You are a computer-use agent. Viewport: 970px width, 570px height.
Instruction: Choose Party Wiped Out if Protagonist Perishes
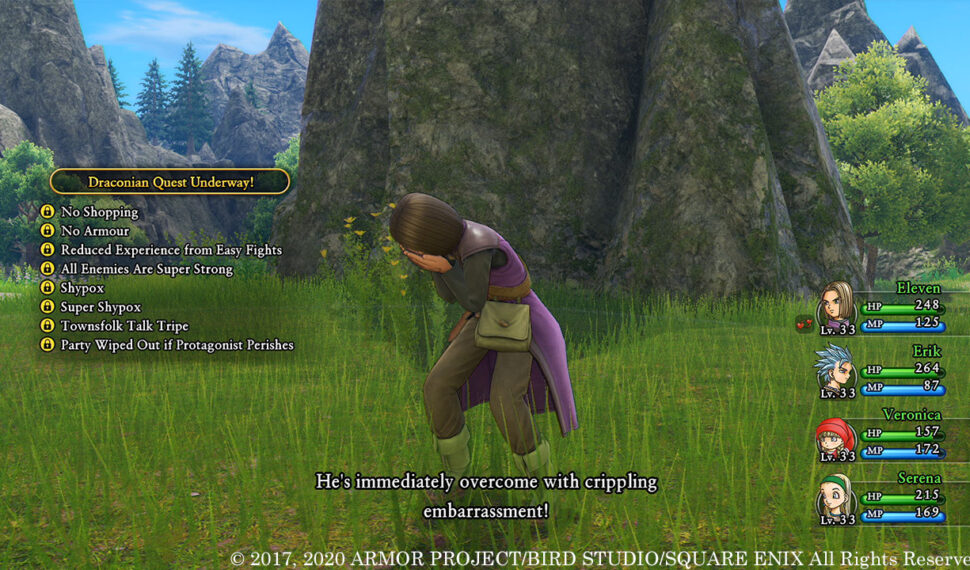pyautogui.click(x=177, y=345)
